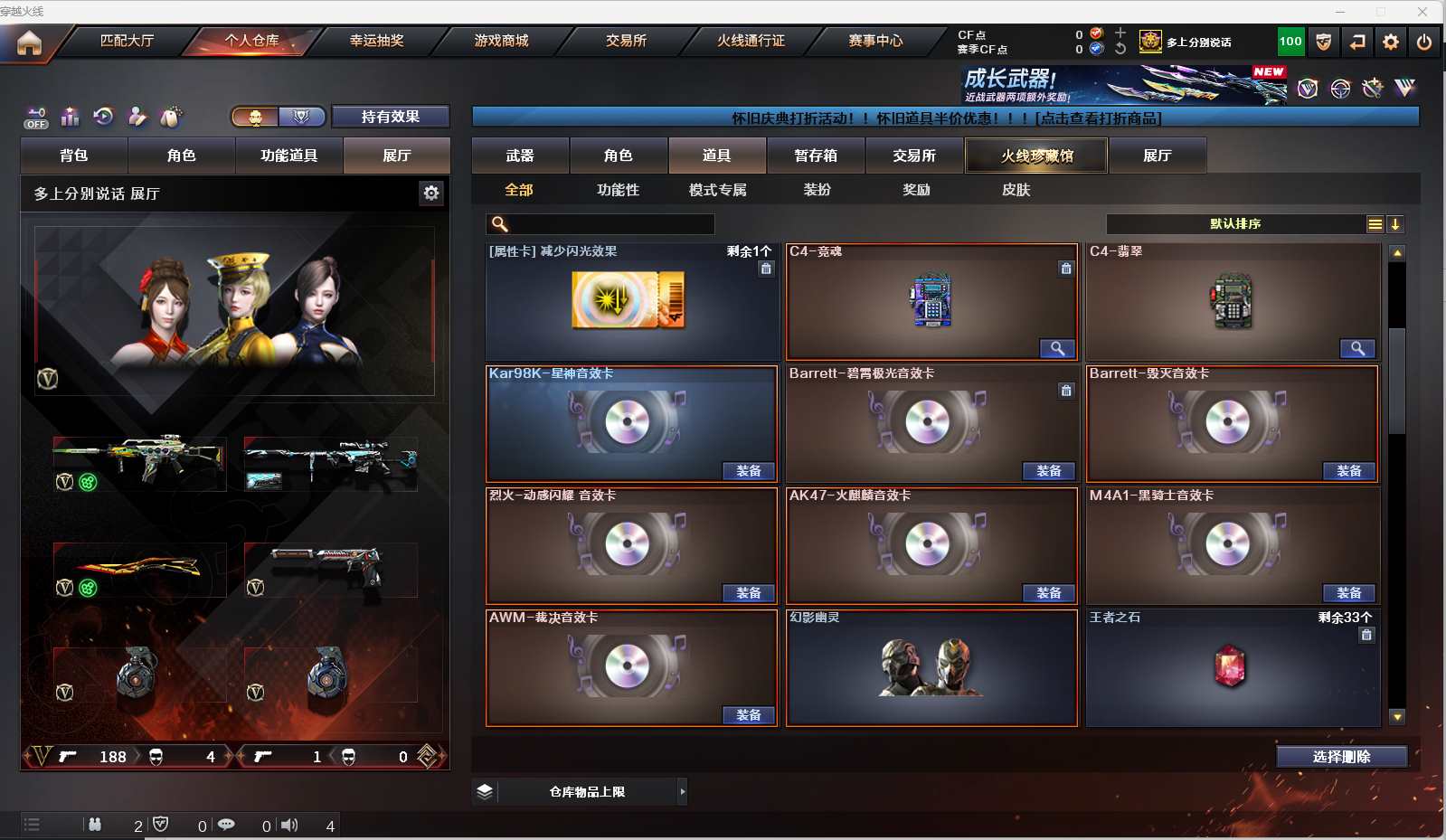Equip the AWM-裁决 sound card
1446x840 pixels.
click(x=748, y=715)
